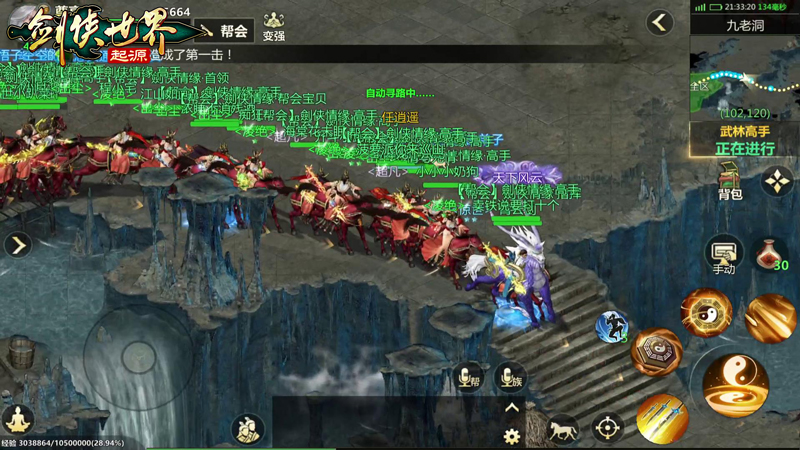Viewport: 800px width, 450px height.
Task: Open the 变强 power-up menu
Action: click(273, 27)
